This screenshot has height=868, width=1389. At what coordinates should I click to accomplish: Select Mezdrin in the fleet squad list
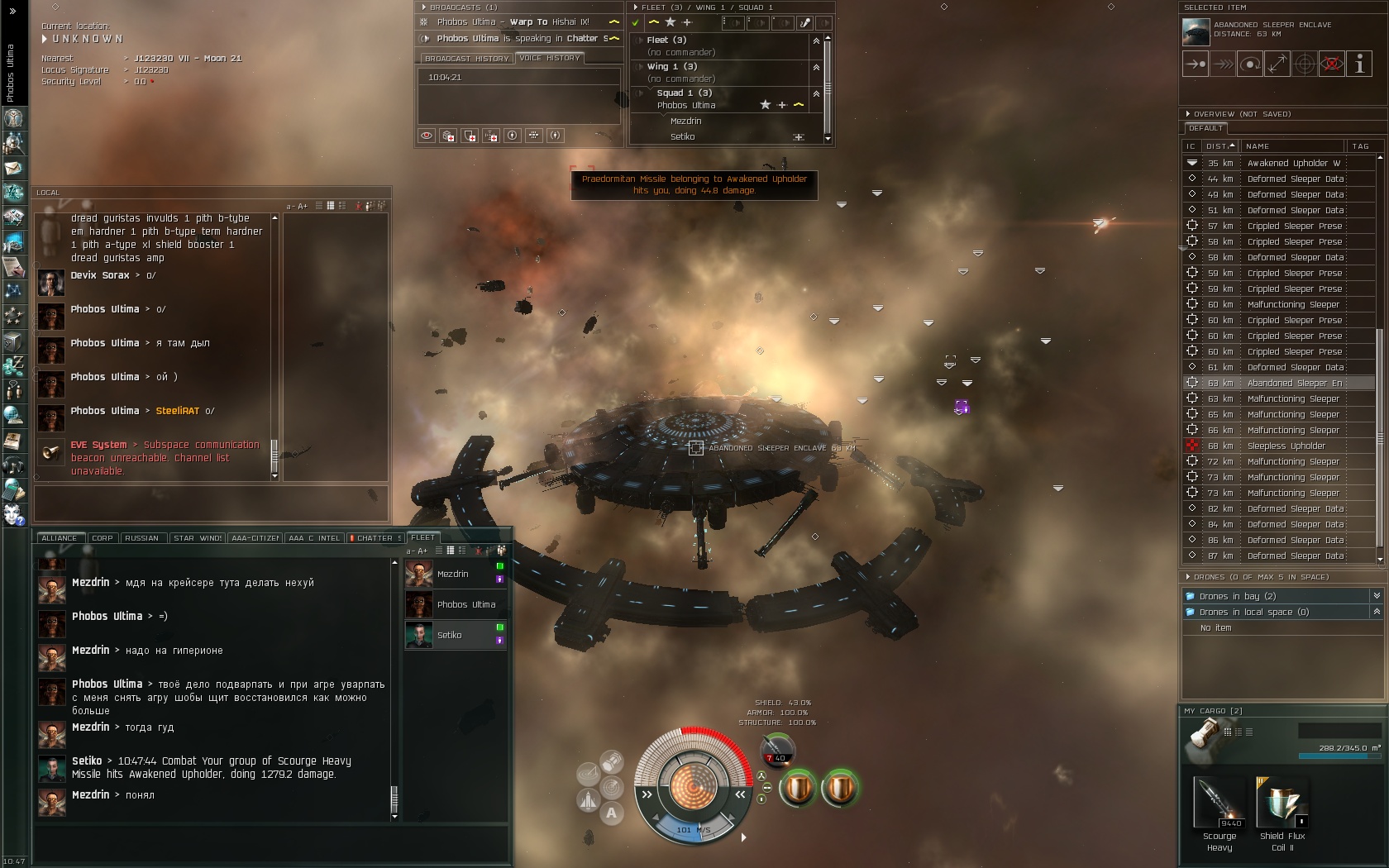(x=685, y=122)
